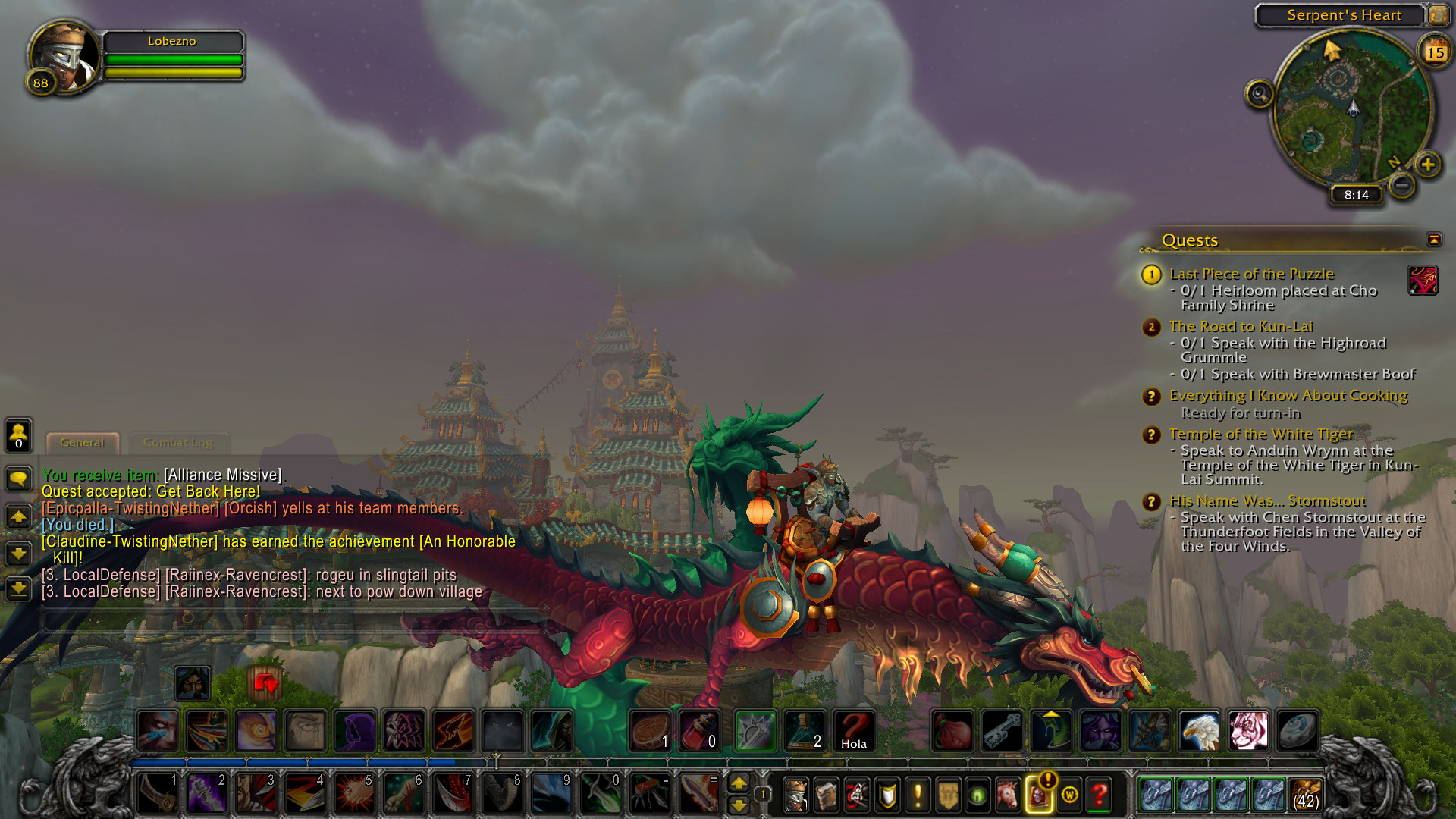Open the minimap tracking magnifier button
This screenshot has height=819, width=1456.
[x=1259, y=94]
